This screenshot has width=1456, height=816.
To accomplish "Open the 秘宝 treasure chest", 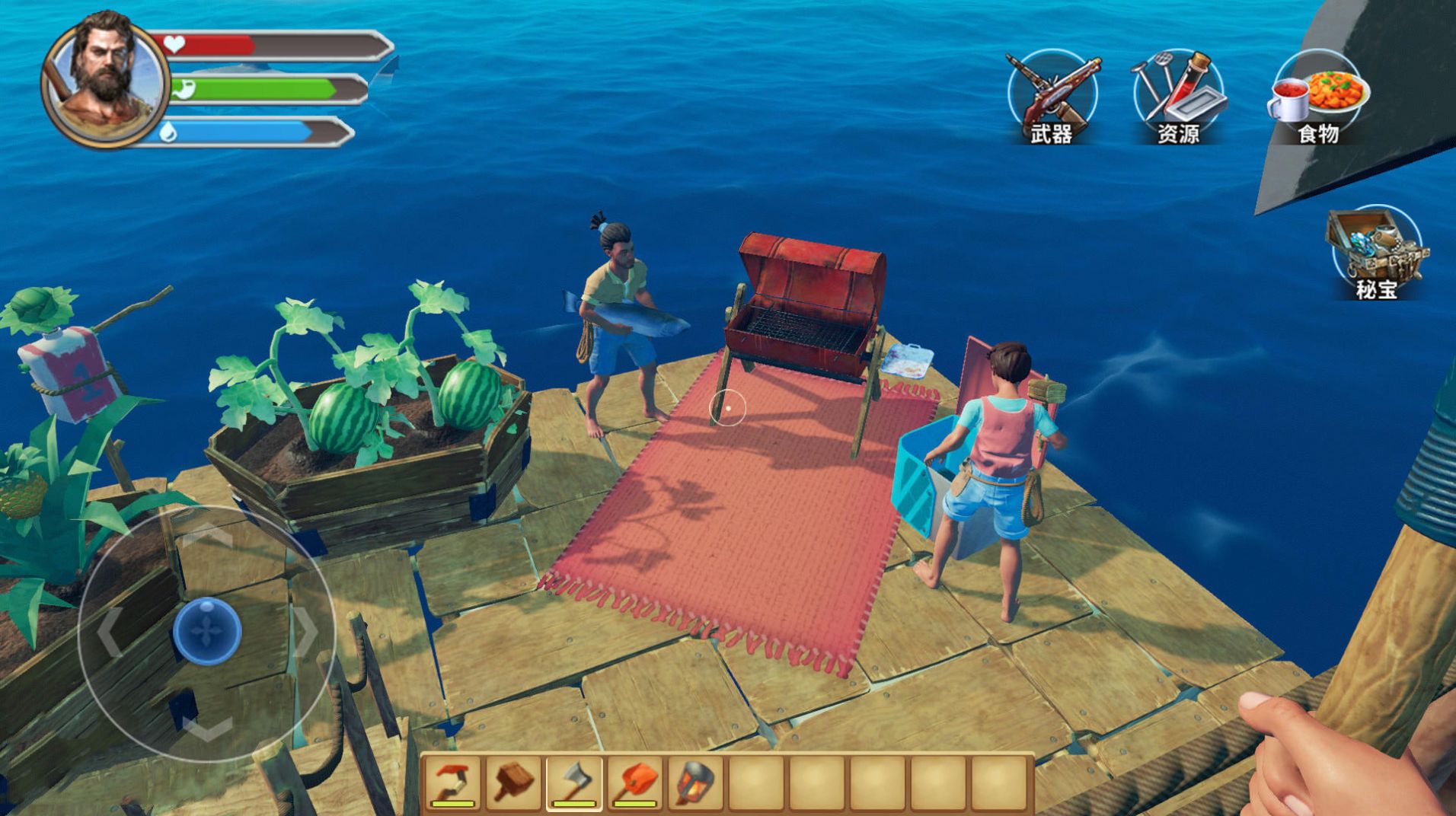I will click(1376, 253).
